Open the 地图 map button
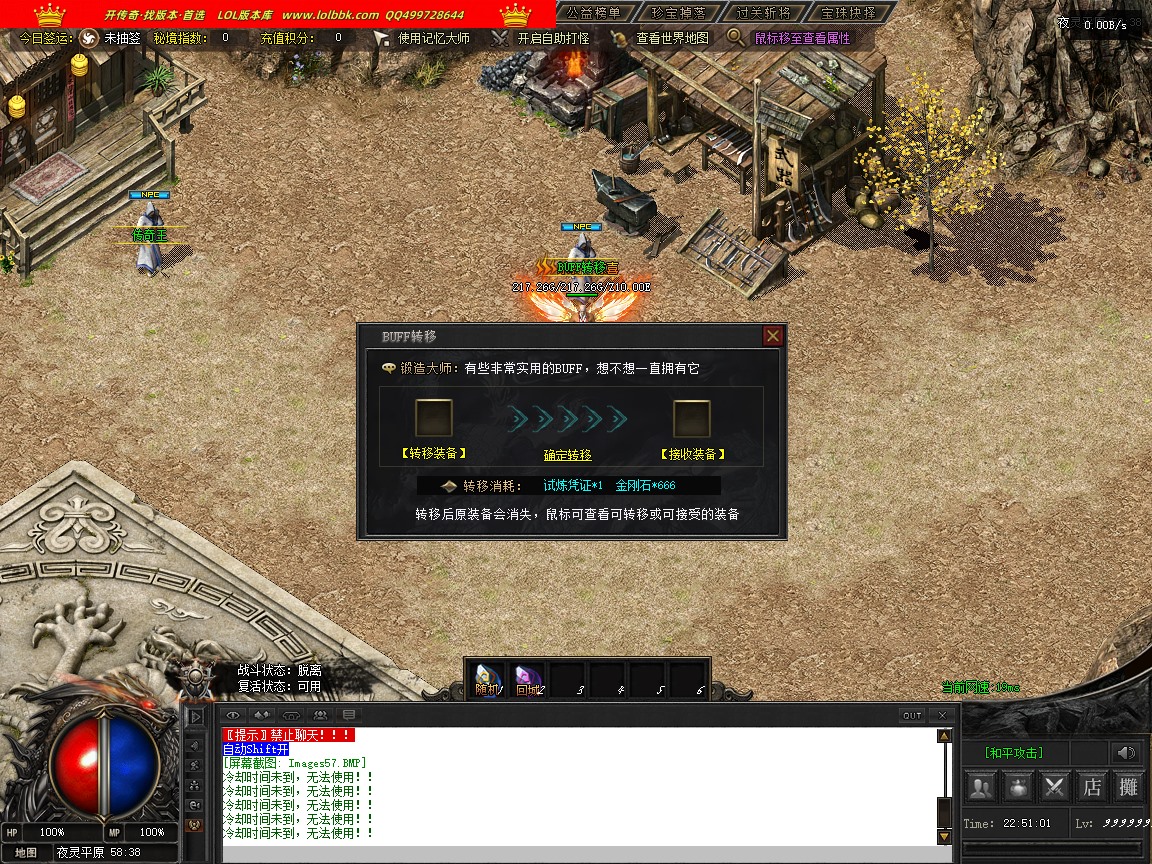 26,853
